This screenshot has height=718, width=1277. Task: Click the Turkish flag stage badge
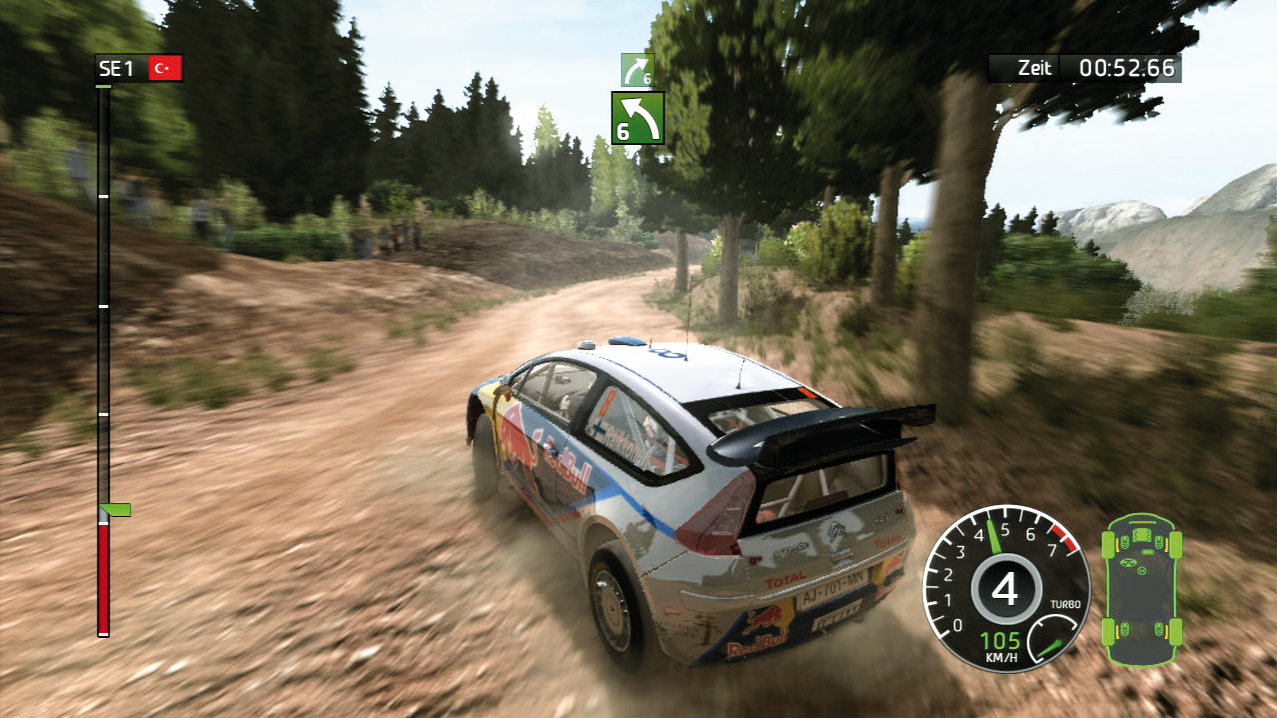pos(164,68)
